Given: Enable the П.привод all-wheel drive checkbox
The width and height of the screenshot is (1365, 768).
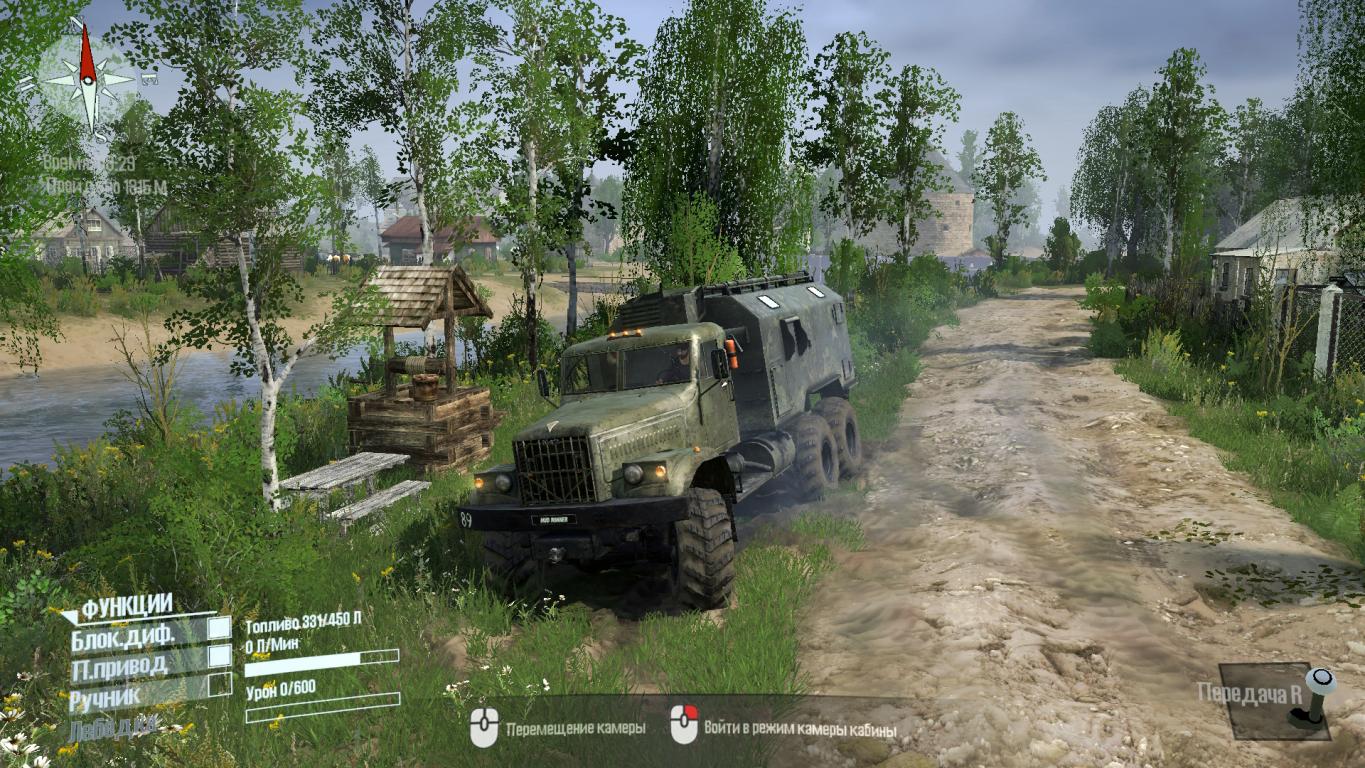Looking at the screenshot, I should point(219,656).
